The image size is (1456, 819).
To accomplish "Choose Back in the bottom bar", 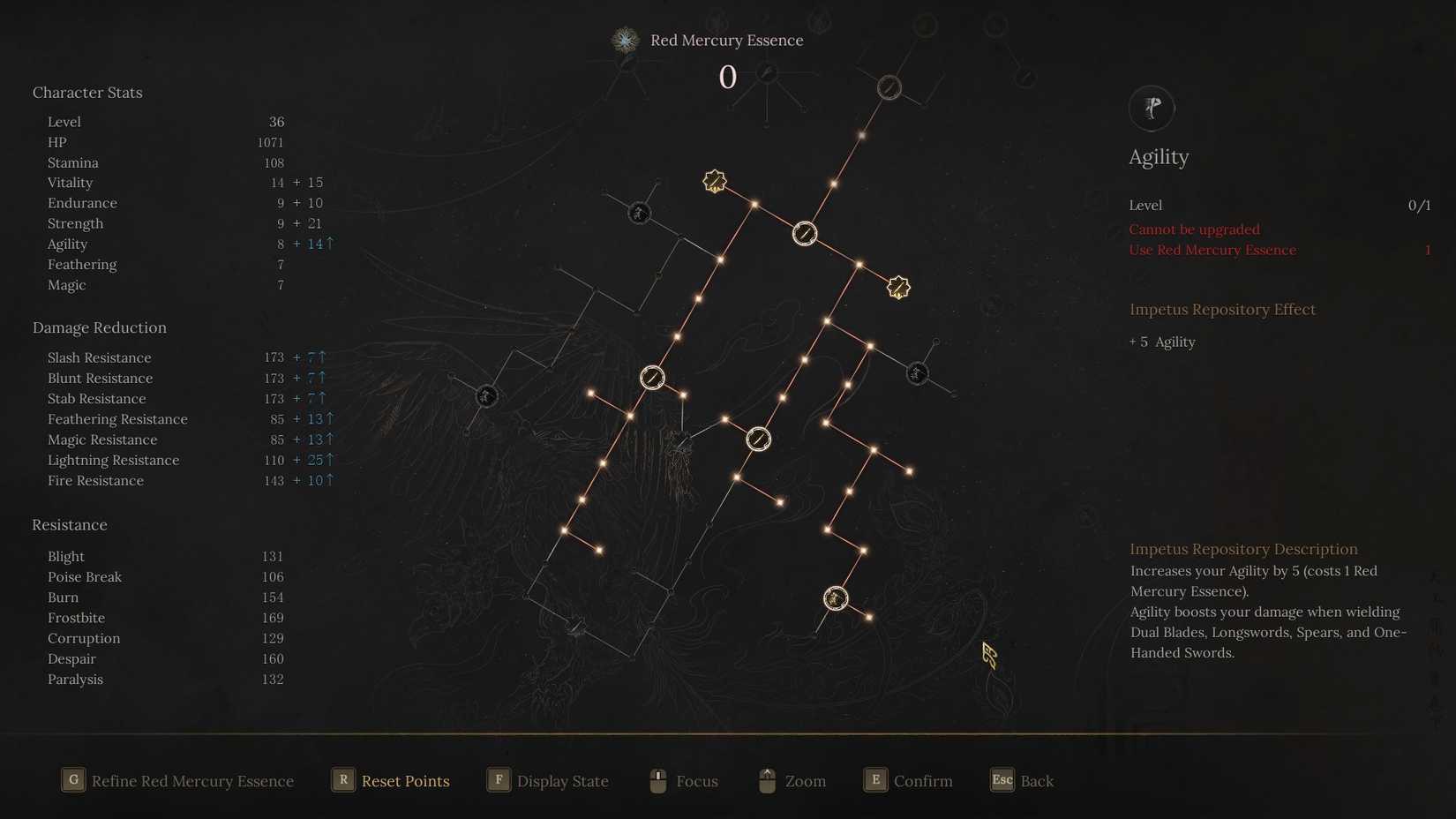I will pyautogui.click(x=1022, y=780).
